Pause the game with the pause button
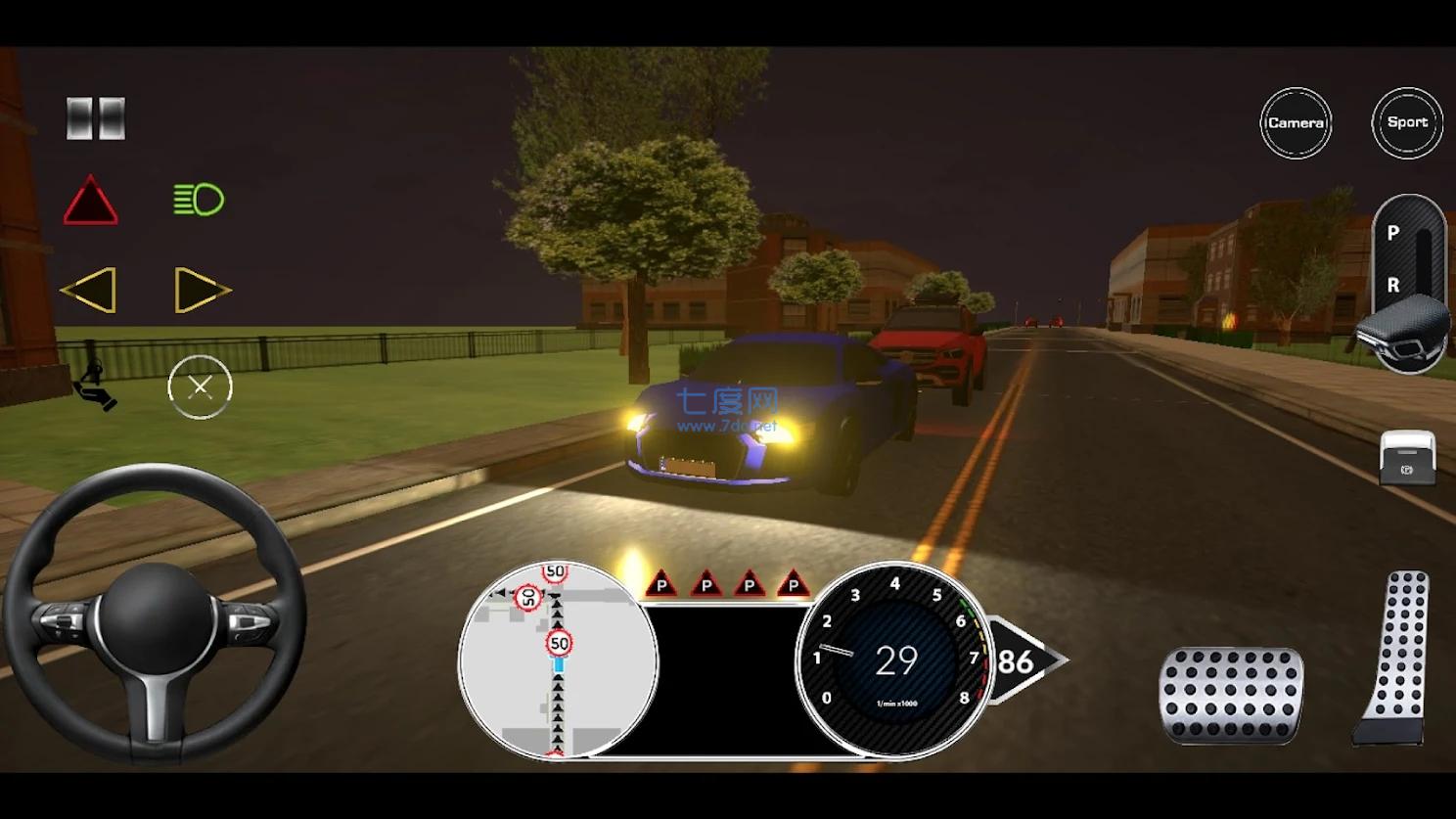The image size is (1456, 819). [96, 118]
